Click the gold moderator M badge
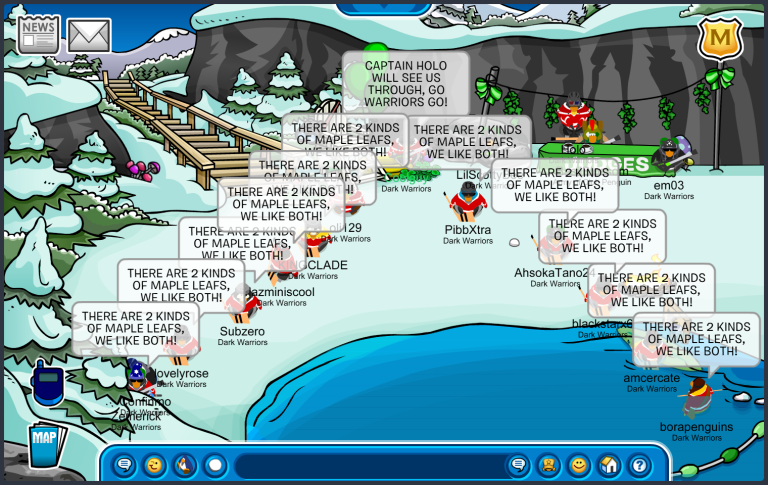The width and height of the screenshot is (768, 485). click(x=714, y=41)
